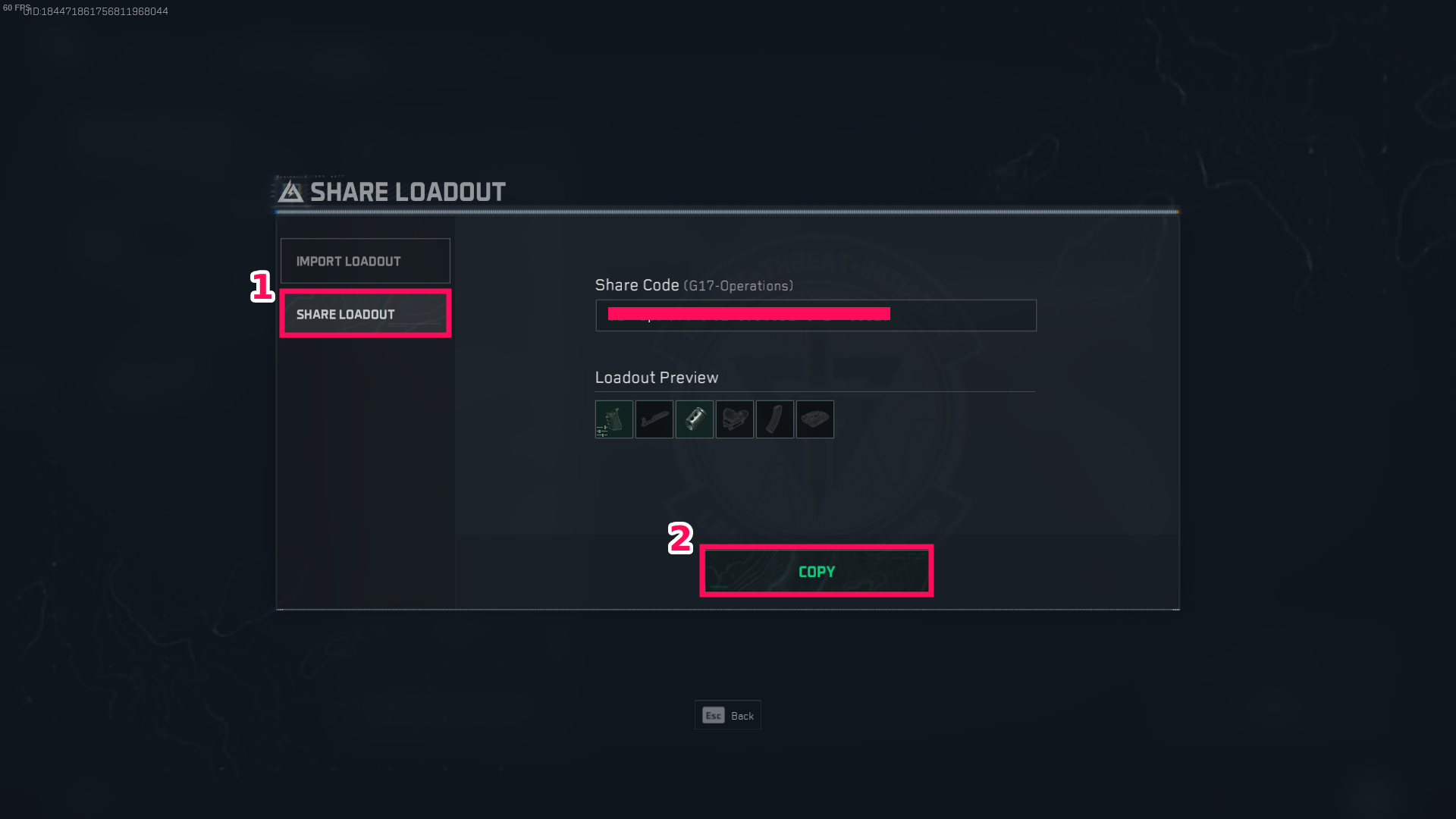Click the first highlighted preview thumbnail
The height and width of the screenshot is (819, 1456).
point(614,419)
